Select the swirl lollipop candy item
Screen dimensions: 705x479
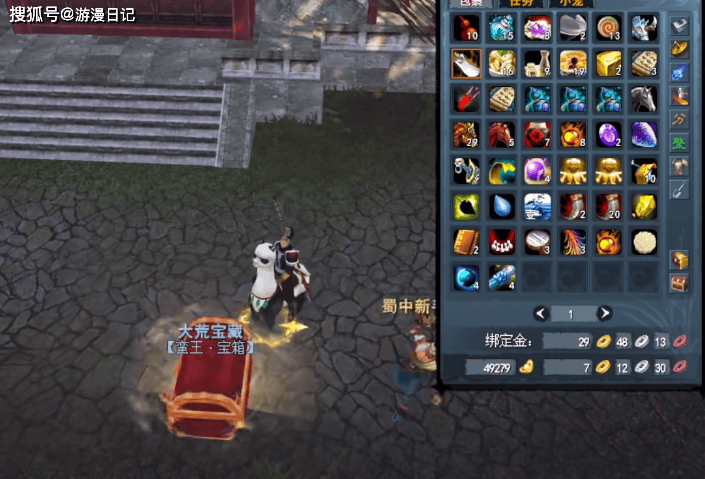608,28
